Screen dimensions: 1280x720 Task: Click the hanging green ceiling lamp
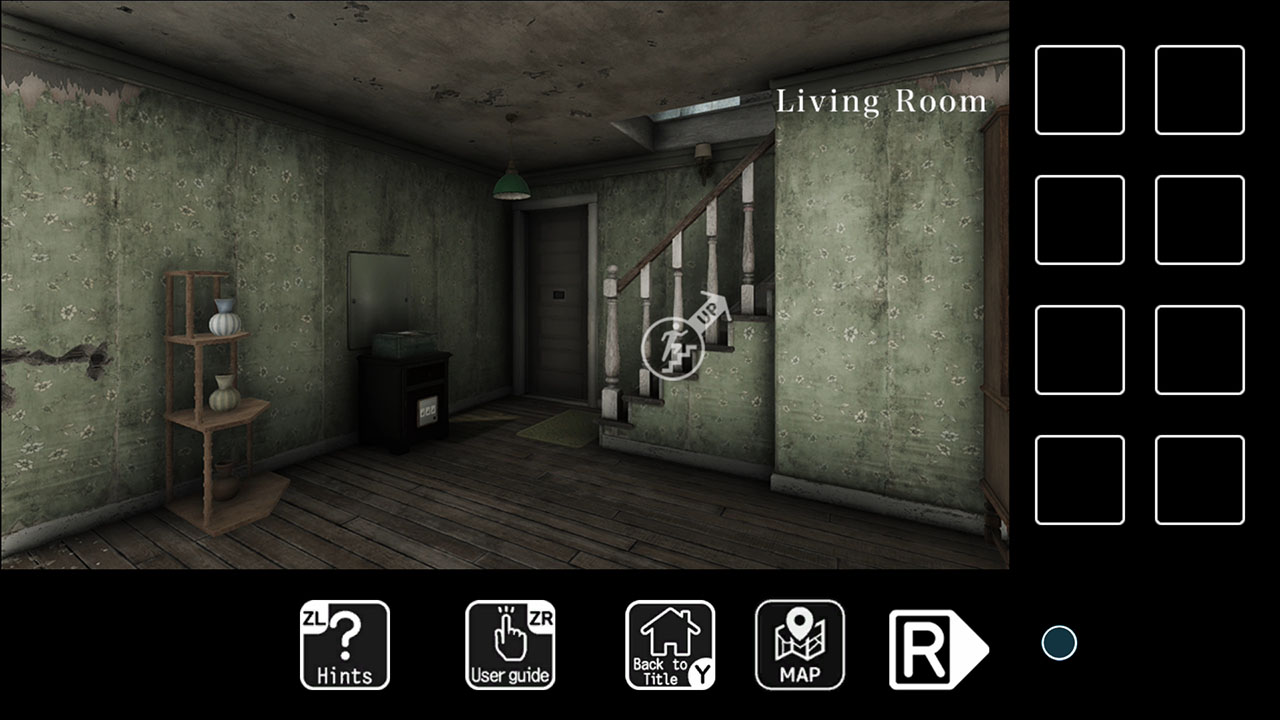click(511, 185)
